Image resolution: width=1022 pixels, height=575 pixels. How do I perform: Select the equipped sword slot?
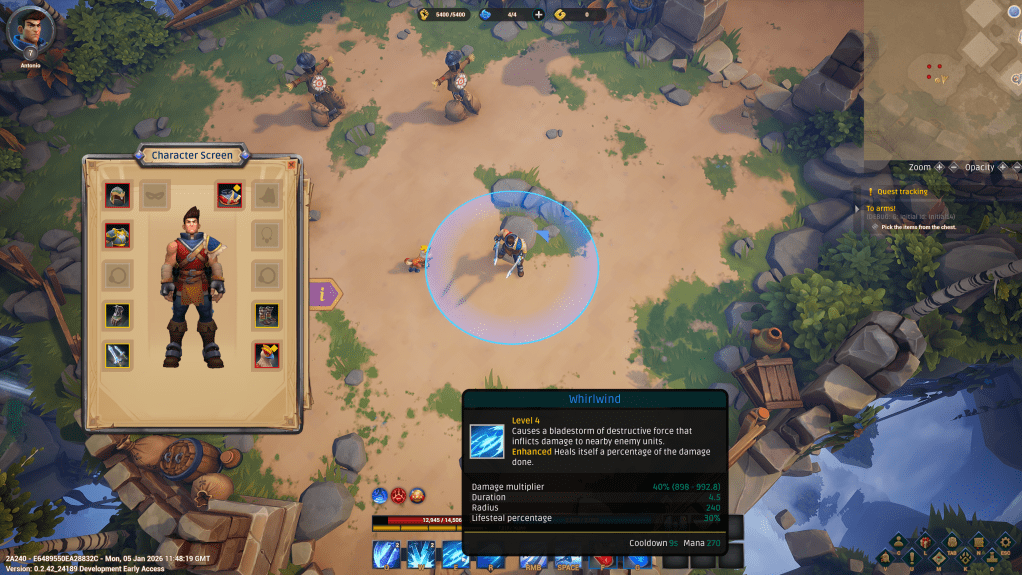tap(118, 355)
